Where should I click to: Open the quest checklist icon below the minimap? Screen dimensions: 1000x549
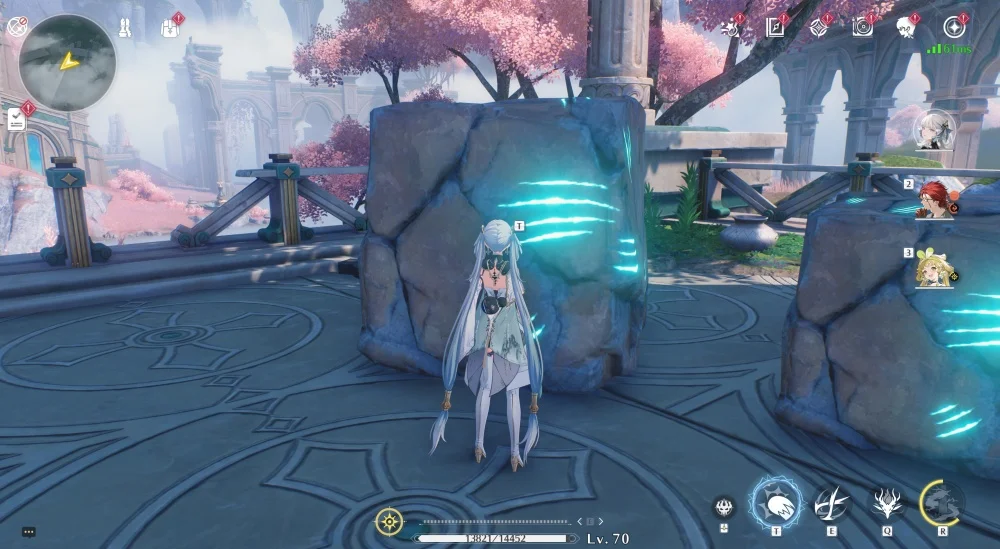[x=17, y=119]
